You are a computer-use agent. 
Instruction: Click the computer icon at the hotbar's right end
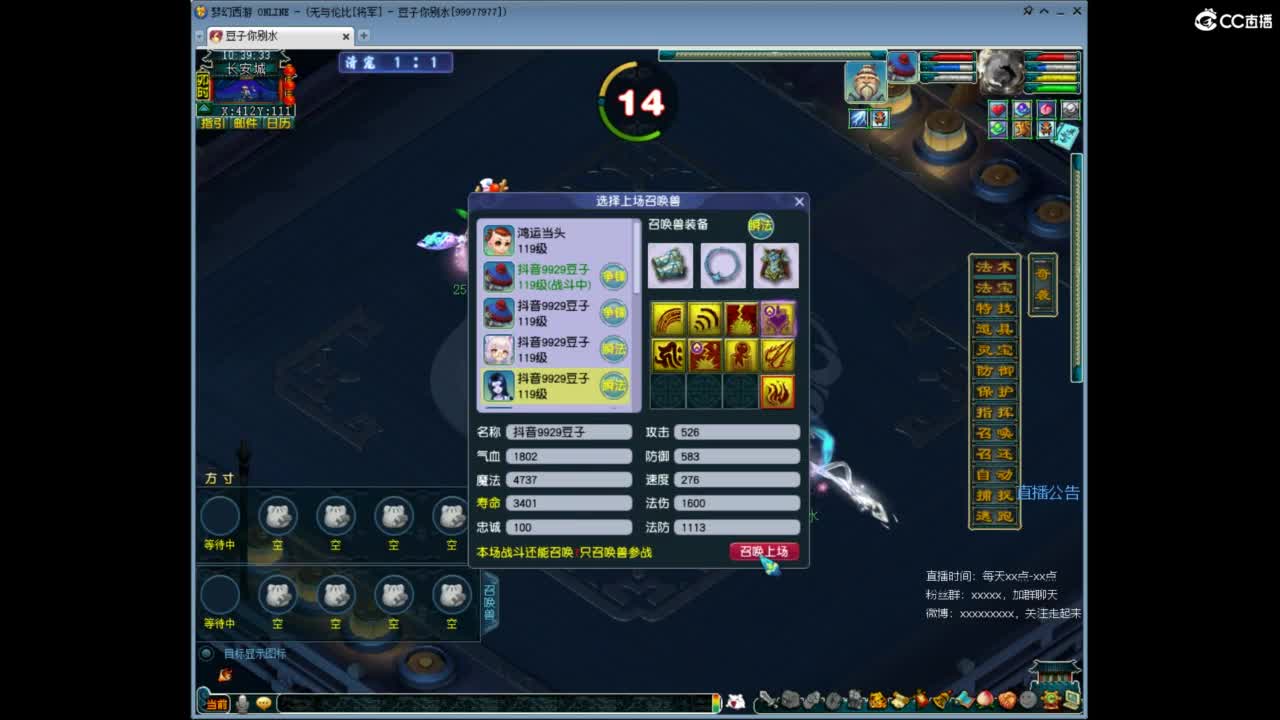[x=1070, y=700]
